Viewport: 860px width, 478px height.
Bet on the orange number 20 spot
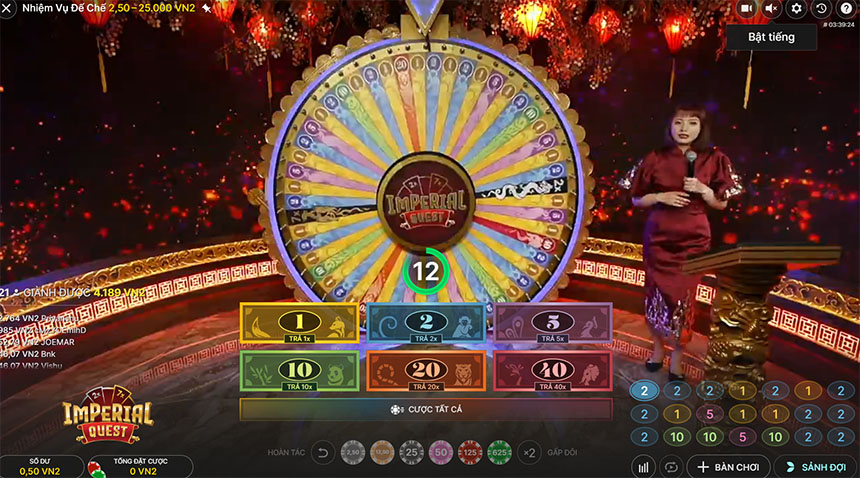point(427,370)
